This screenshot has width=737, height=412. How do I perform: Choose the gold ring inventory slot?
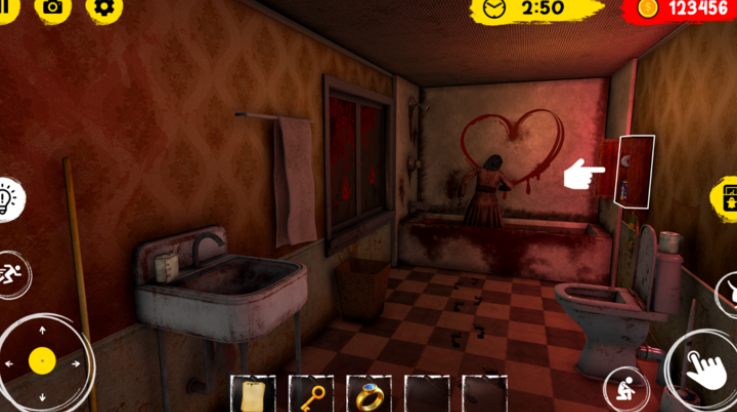point(368,394)
